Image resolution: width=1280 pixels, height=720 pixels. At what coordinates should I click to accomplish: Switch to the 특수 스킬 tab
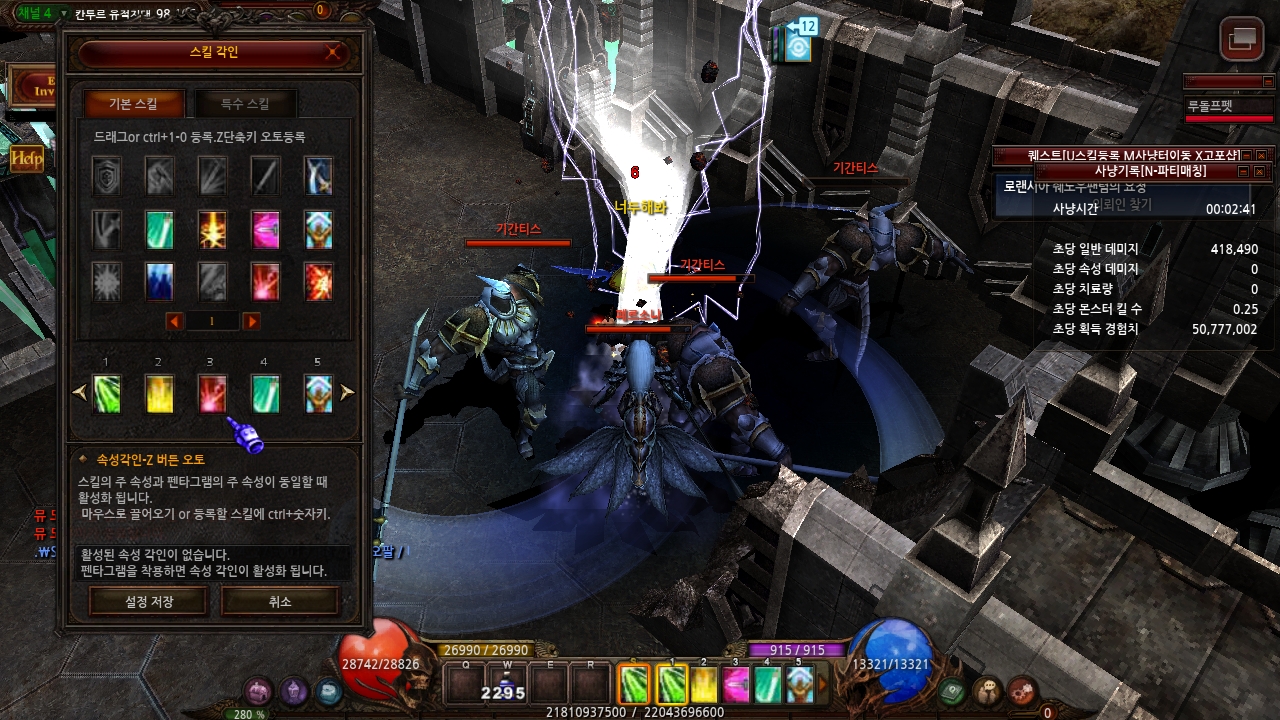245,104
